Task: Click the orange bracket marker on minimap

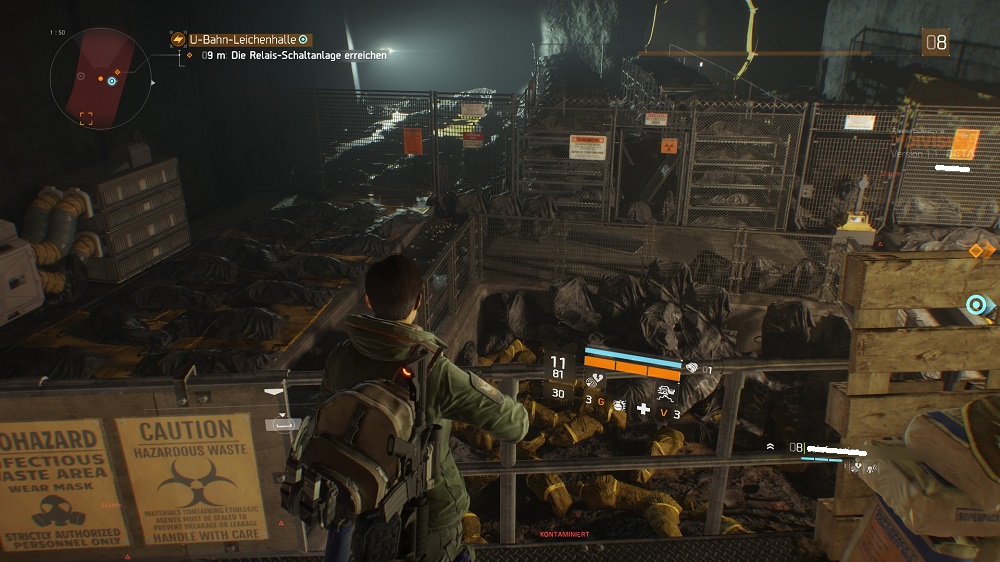Action: [x=86, y=118]
